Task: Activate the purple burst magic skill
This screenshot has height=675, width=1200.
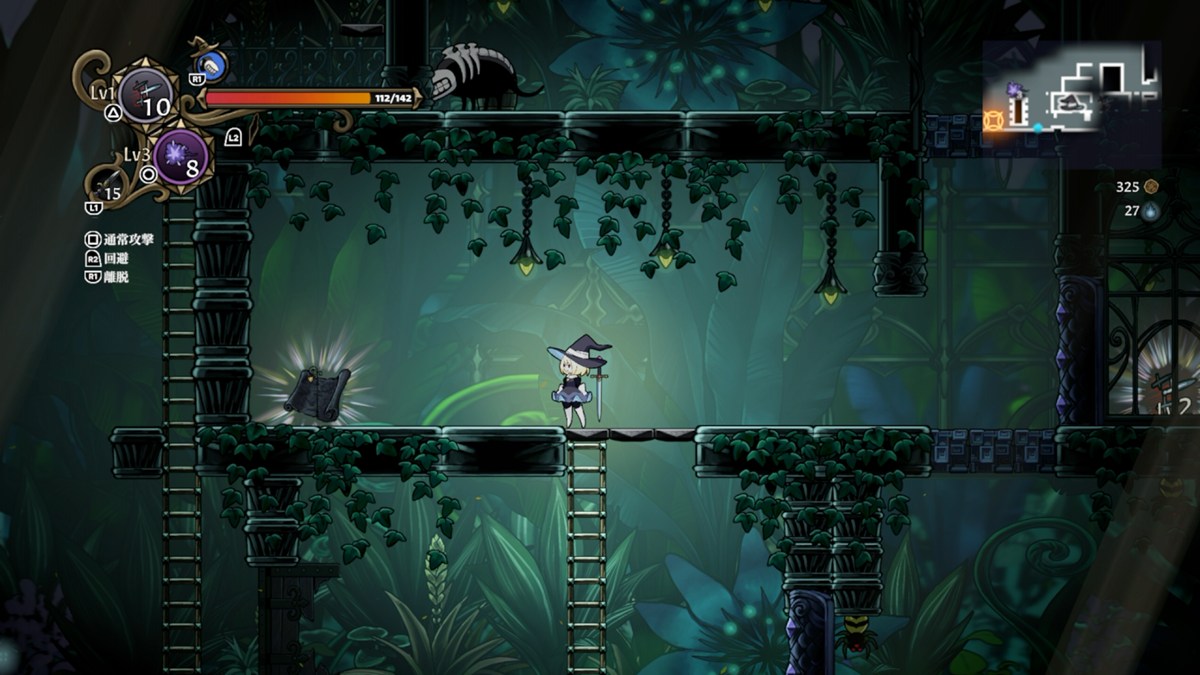Action: click(181, 156)
